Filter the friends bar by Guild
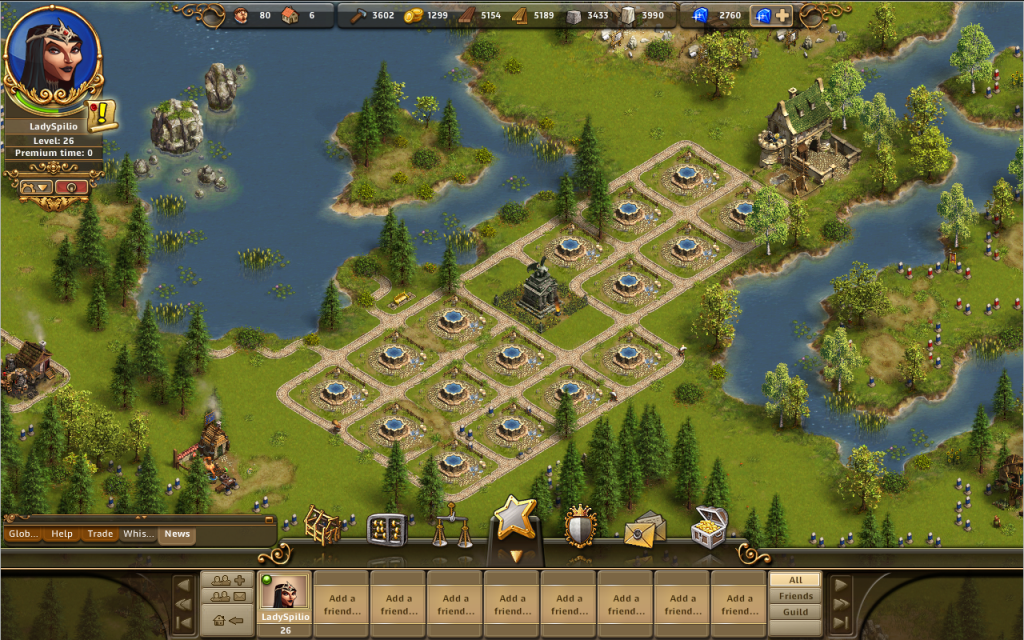The height and width of the screenshot is (640, 1024). [795, 612]
